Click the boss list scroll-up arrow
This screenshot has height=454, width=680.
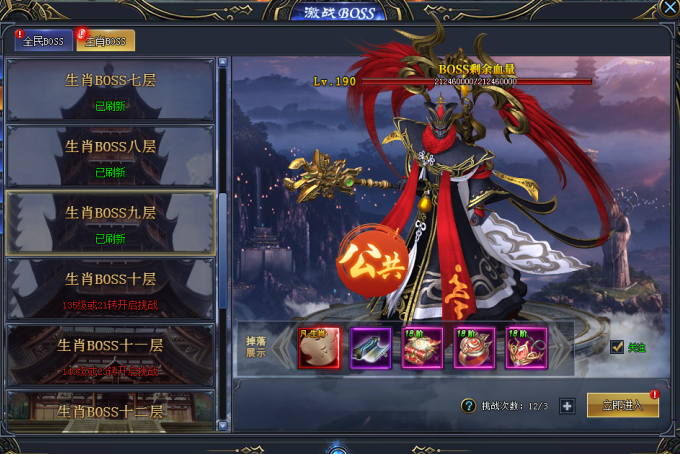click(x=223, y=63)
